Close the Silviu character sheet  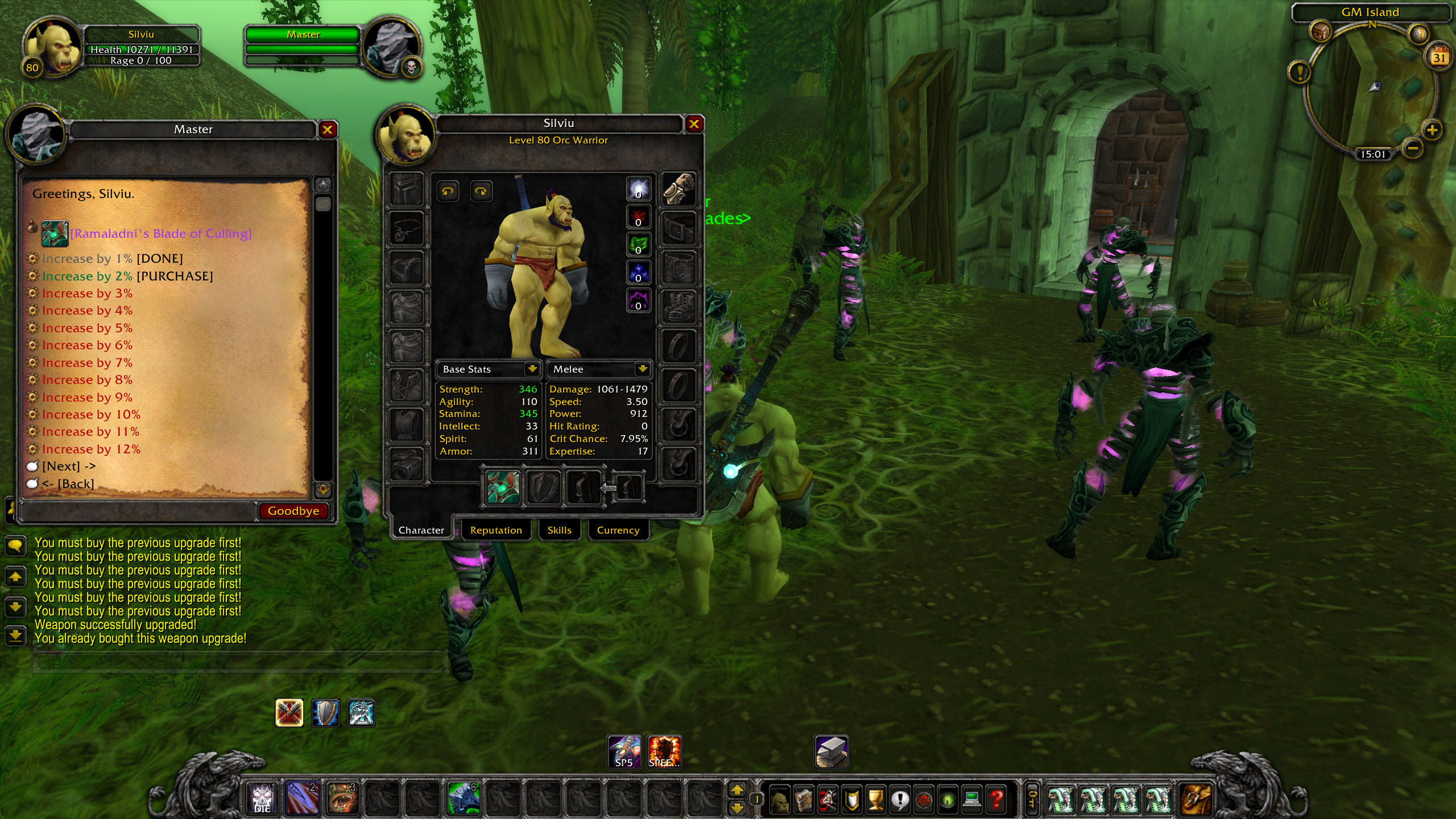click(x=694, y=124)
